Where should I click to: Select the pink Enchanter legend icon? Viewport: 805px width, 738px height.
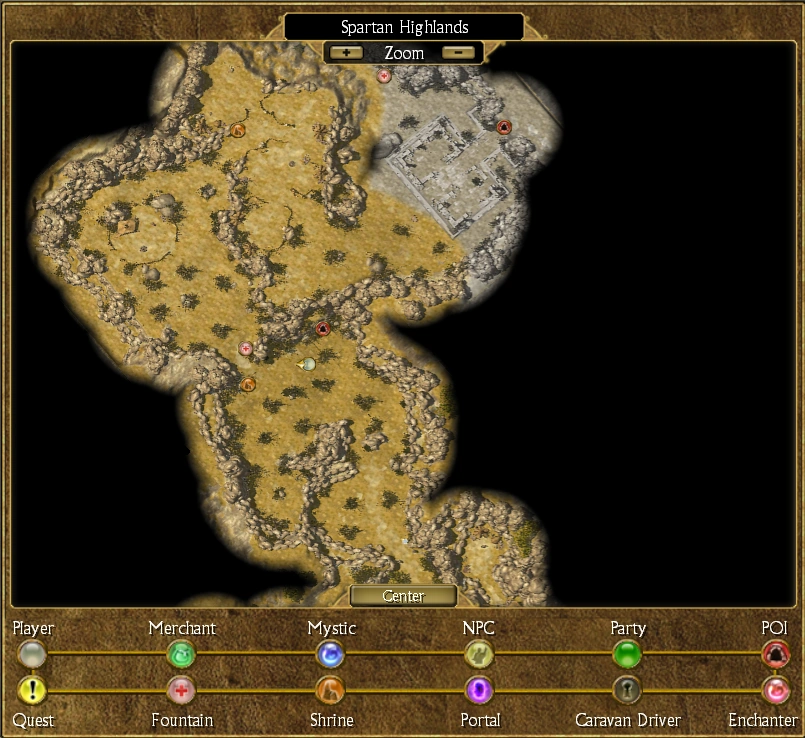pyautogui.click(x=775, y=690)
